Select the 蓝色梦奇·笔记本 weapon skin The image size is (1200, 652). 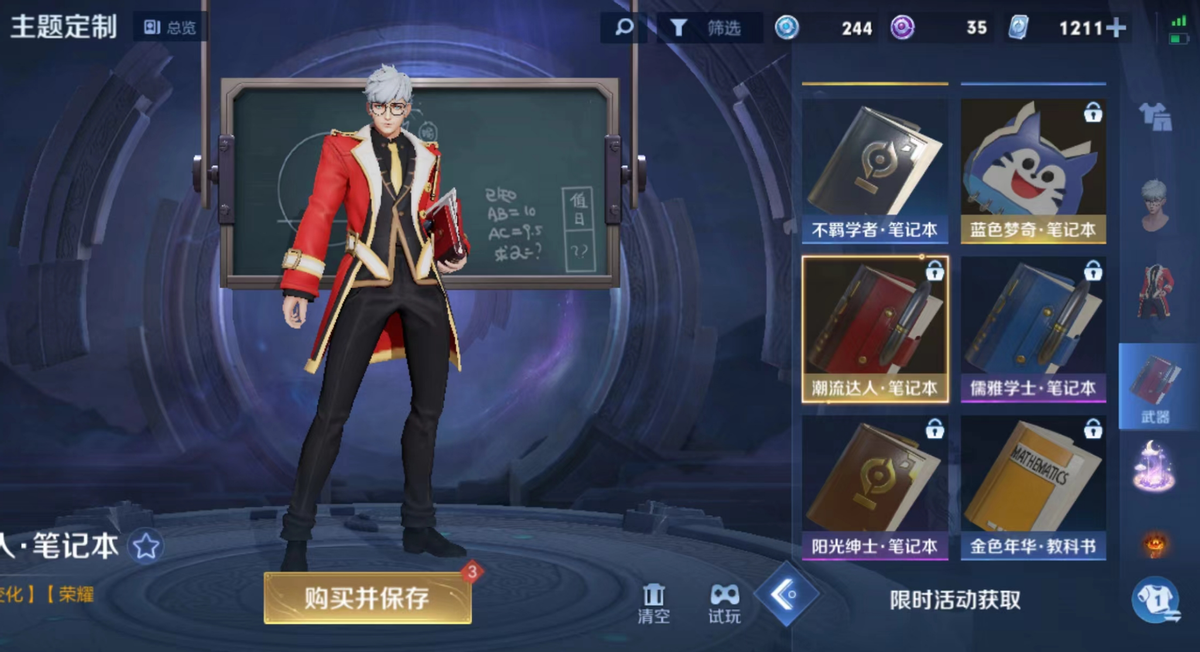[1033, 169]
